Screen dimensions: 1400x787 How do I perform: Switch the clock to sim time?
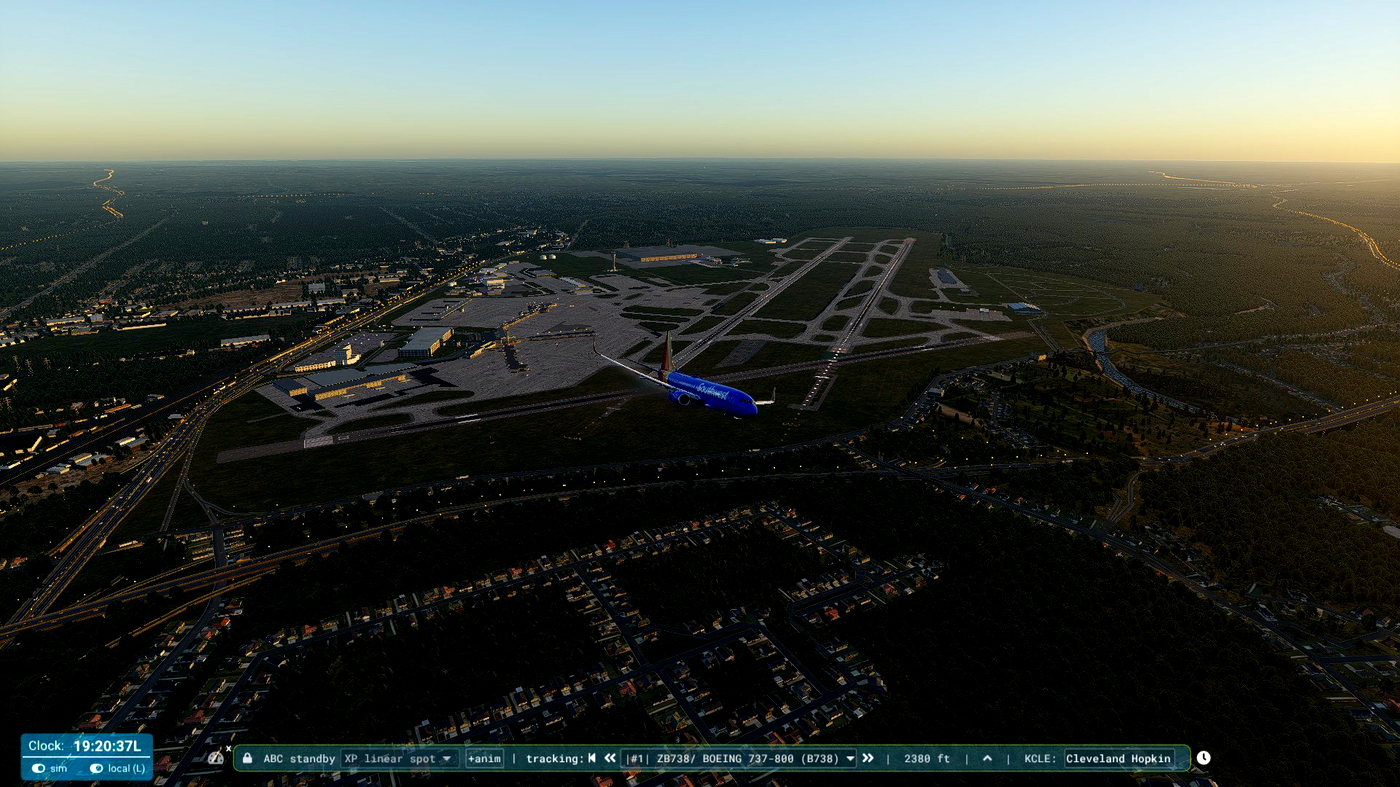click(47, 768)
